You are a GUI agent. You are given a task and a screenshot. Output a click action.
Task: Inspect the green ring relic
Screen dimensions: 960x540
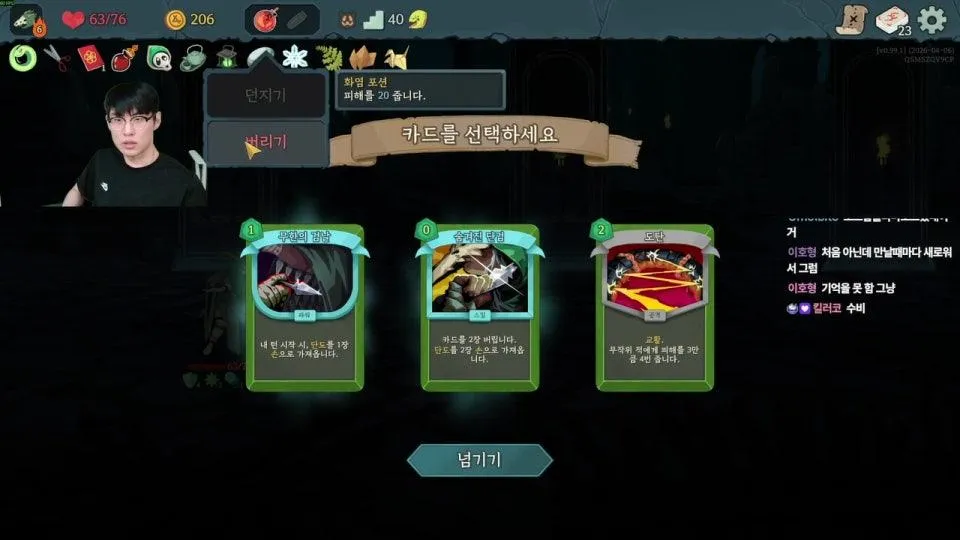[22, 58]
